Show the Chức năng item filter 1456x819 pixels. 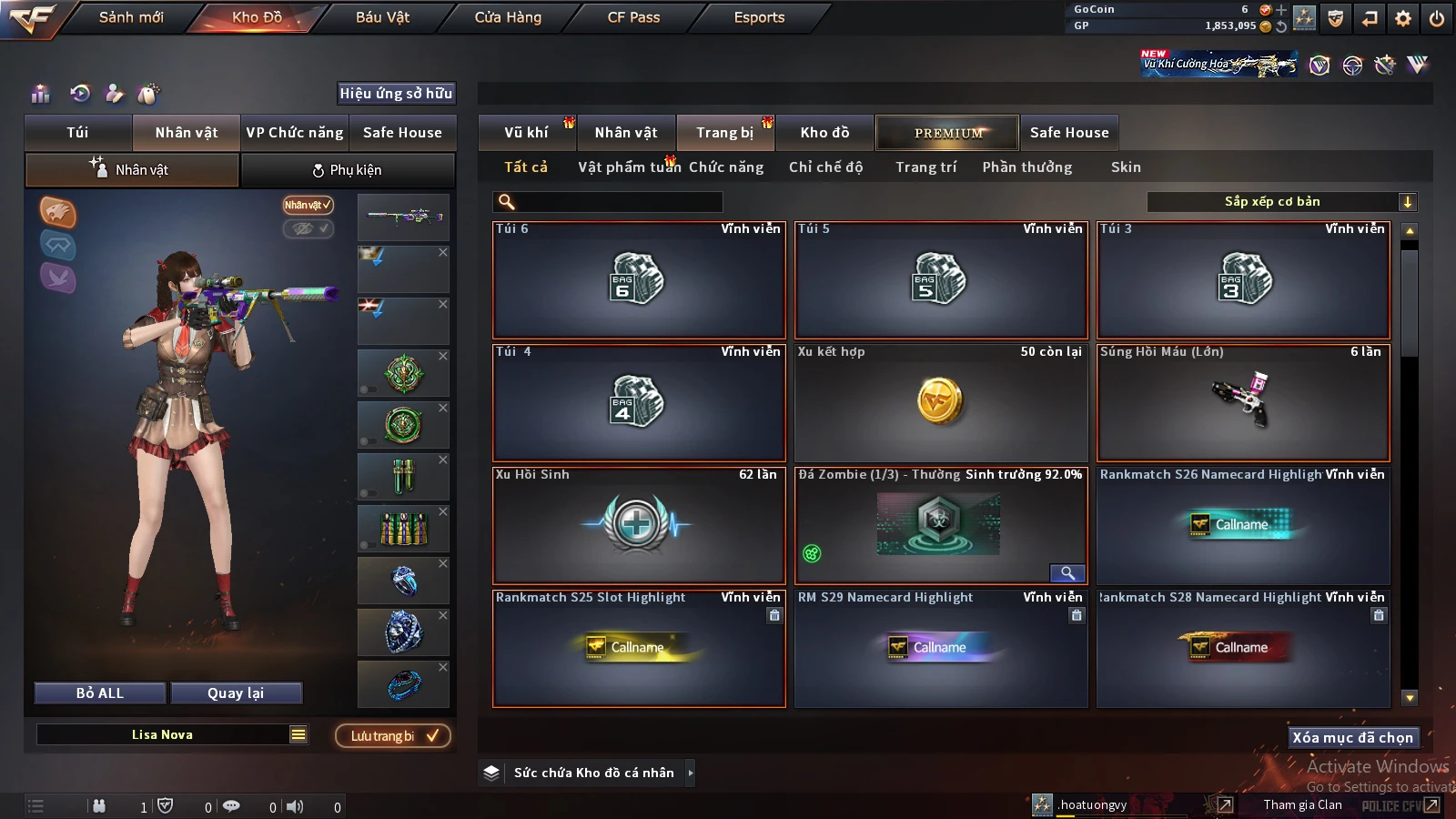coord(726,167)
